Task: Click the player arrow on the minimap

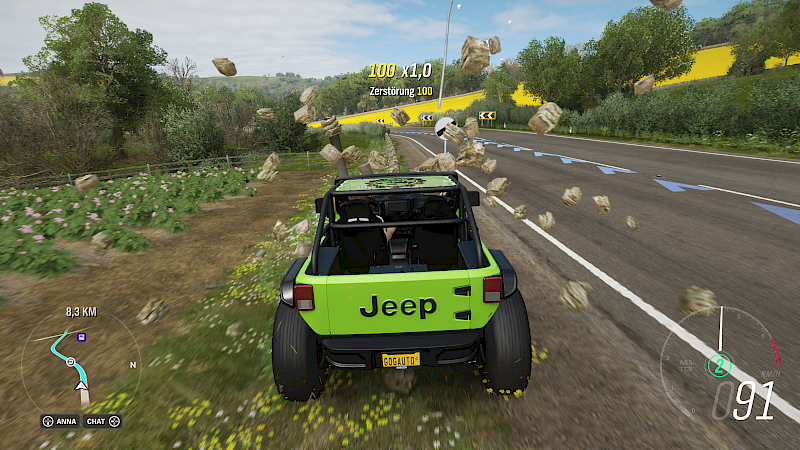Action: tap(81, 383)
